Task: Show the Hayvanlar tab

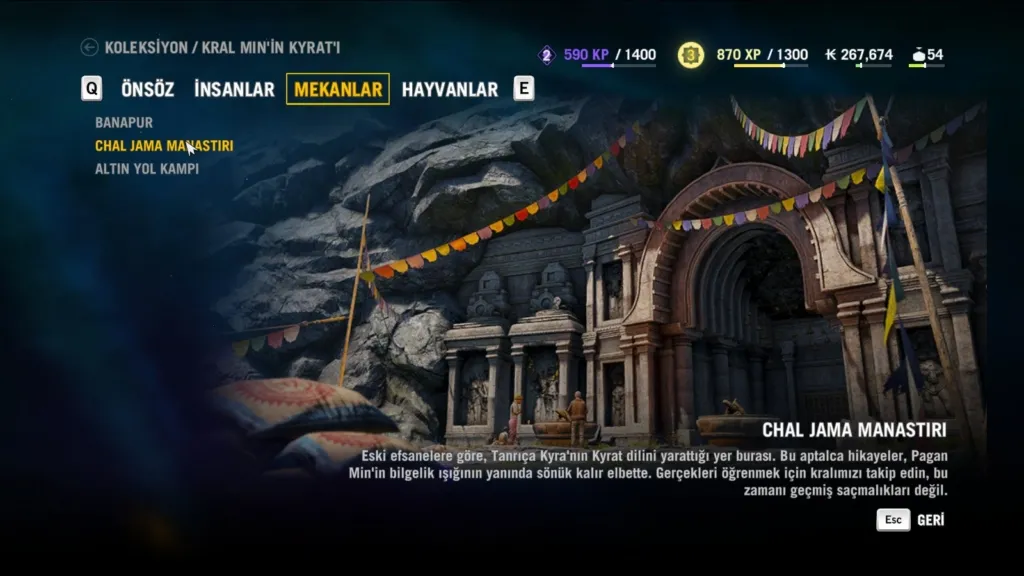Action: pyautogui.click(x=449, y=89)
